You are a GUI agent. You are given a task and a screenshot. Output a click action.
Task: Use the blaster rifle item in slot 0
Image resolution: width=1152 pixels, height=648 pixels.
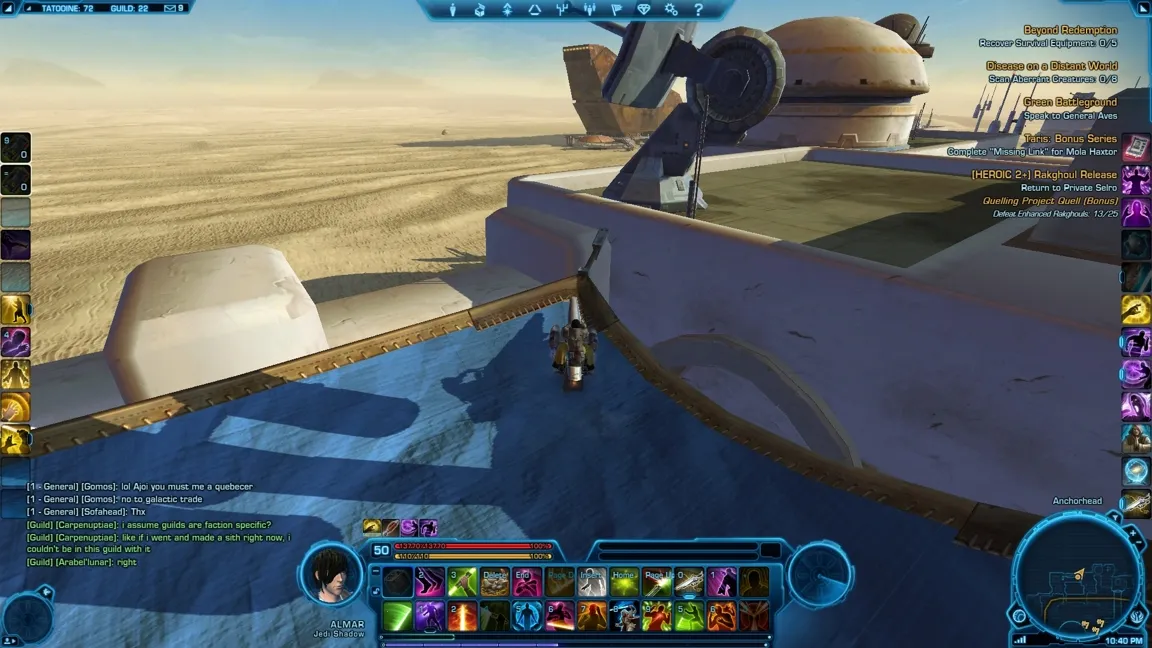pyautogui.click(x=689, y=582)
